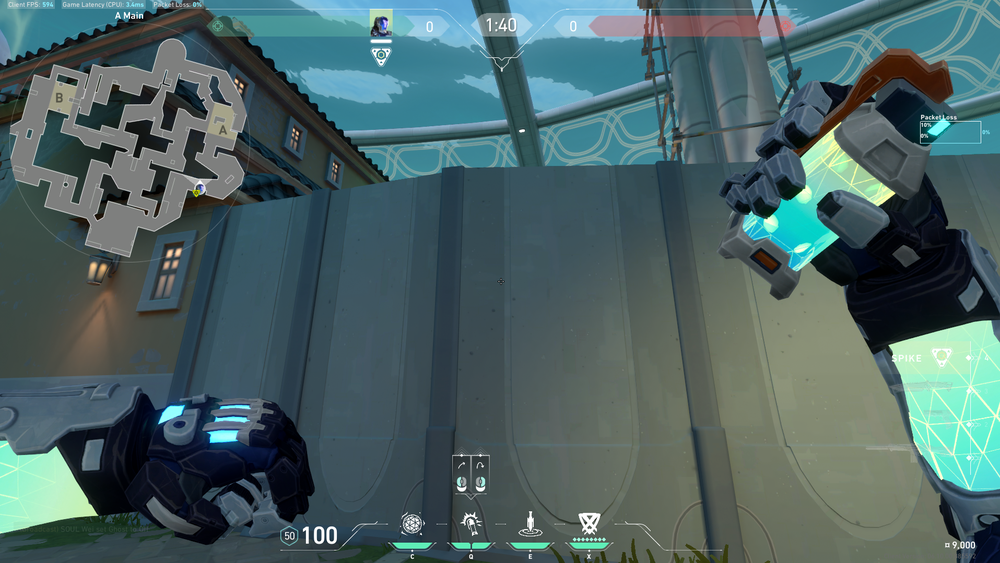
Task: Activate the Saturate sphere ability icon
Action: (x=411, y=523)
